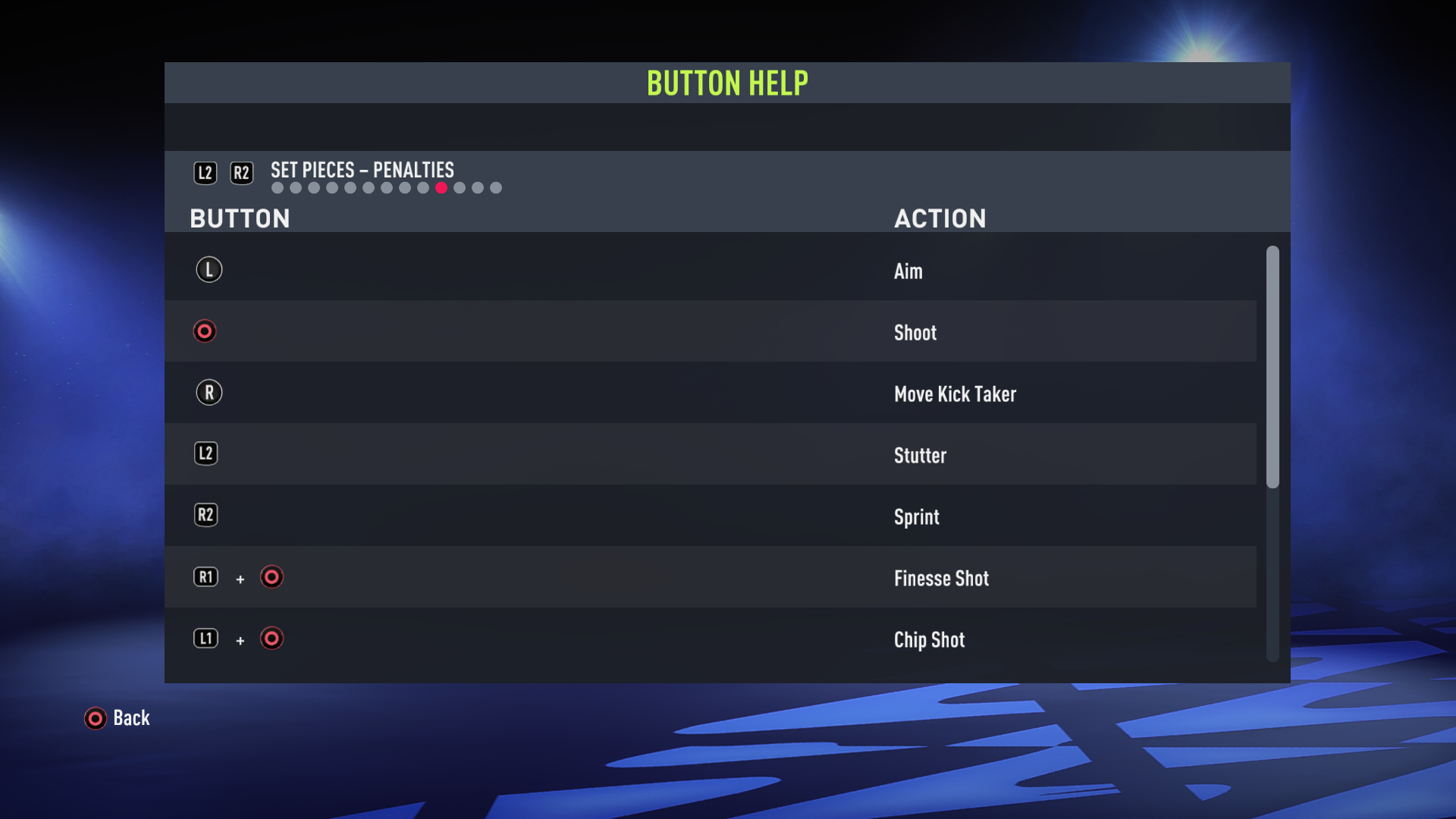Click the L2 icon in the Stutter row
The height and width of the screenshot is (819, 1456).
(206, 453)
